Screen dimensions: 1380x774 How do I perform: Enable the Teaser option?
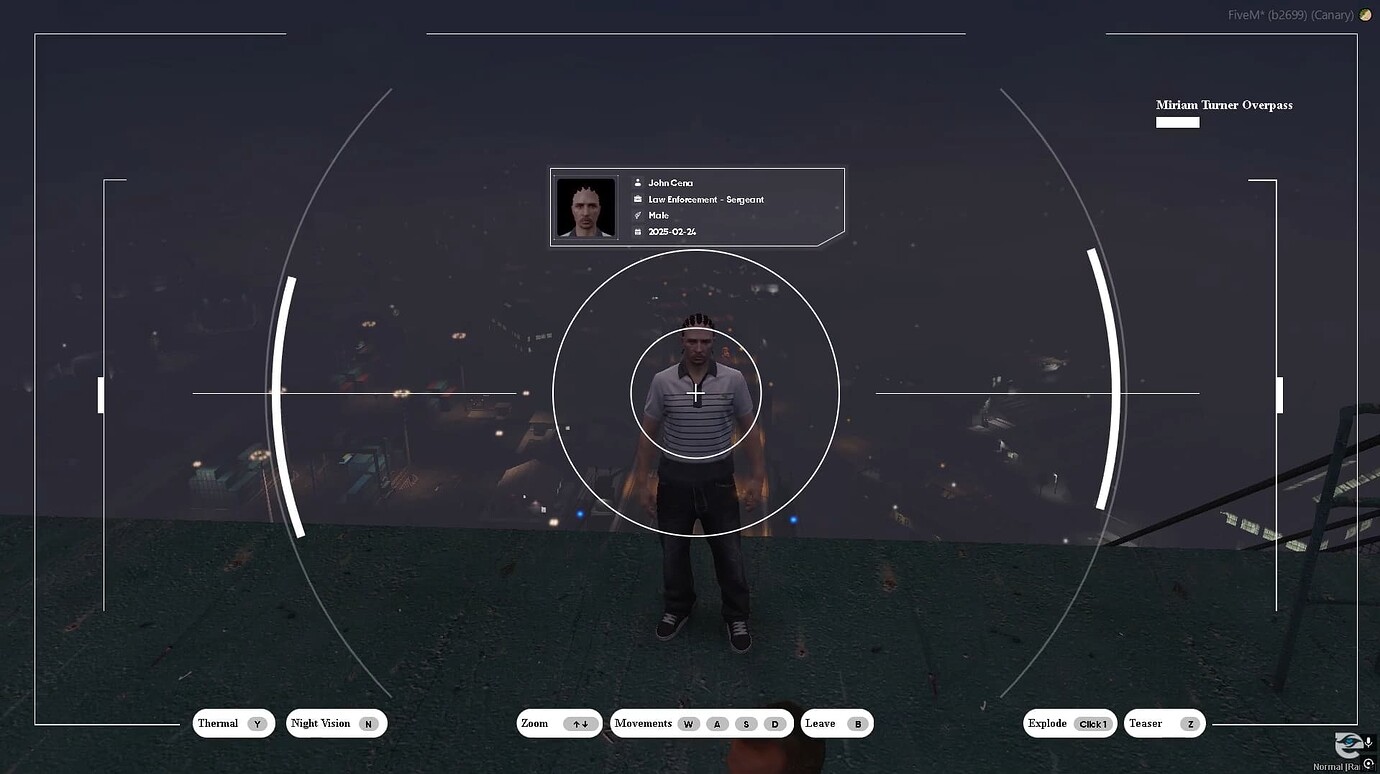1163,723
